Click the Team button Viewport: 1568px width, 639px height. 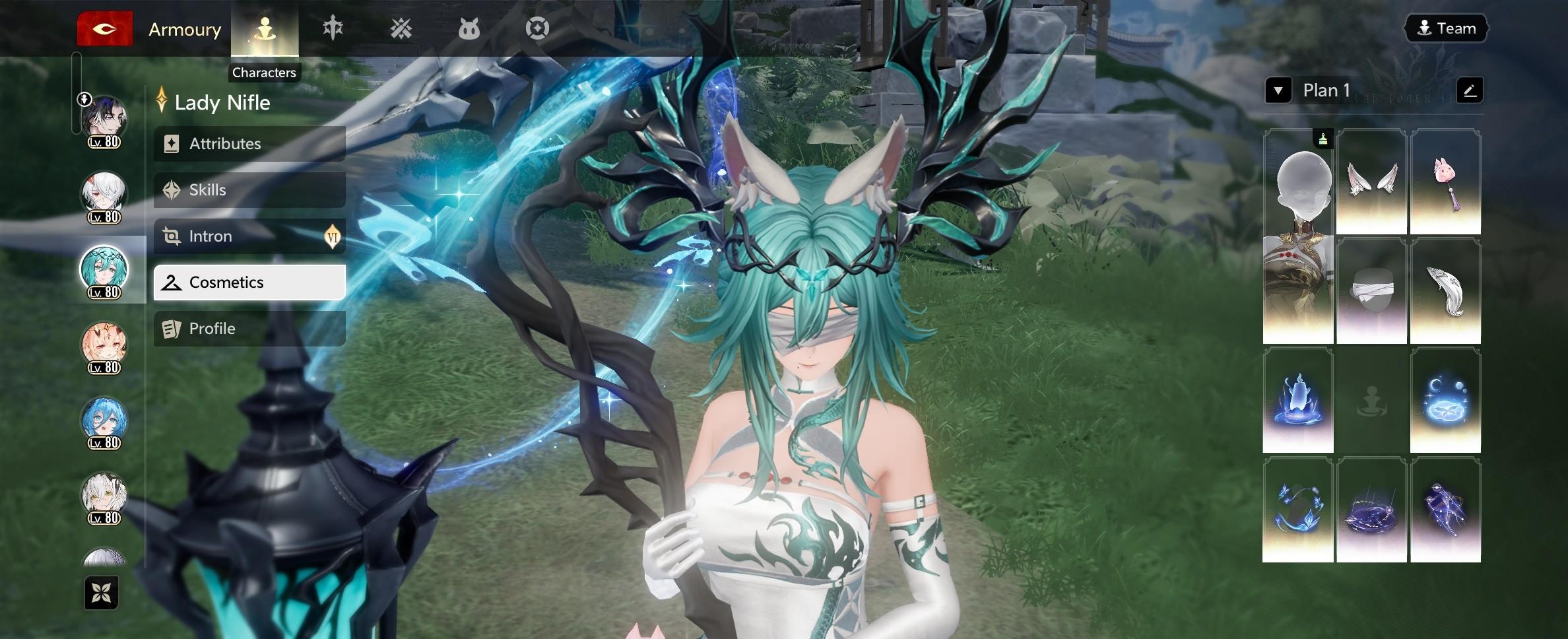(x=1446, y=28)
